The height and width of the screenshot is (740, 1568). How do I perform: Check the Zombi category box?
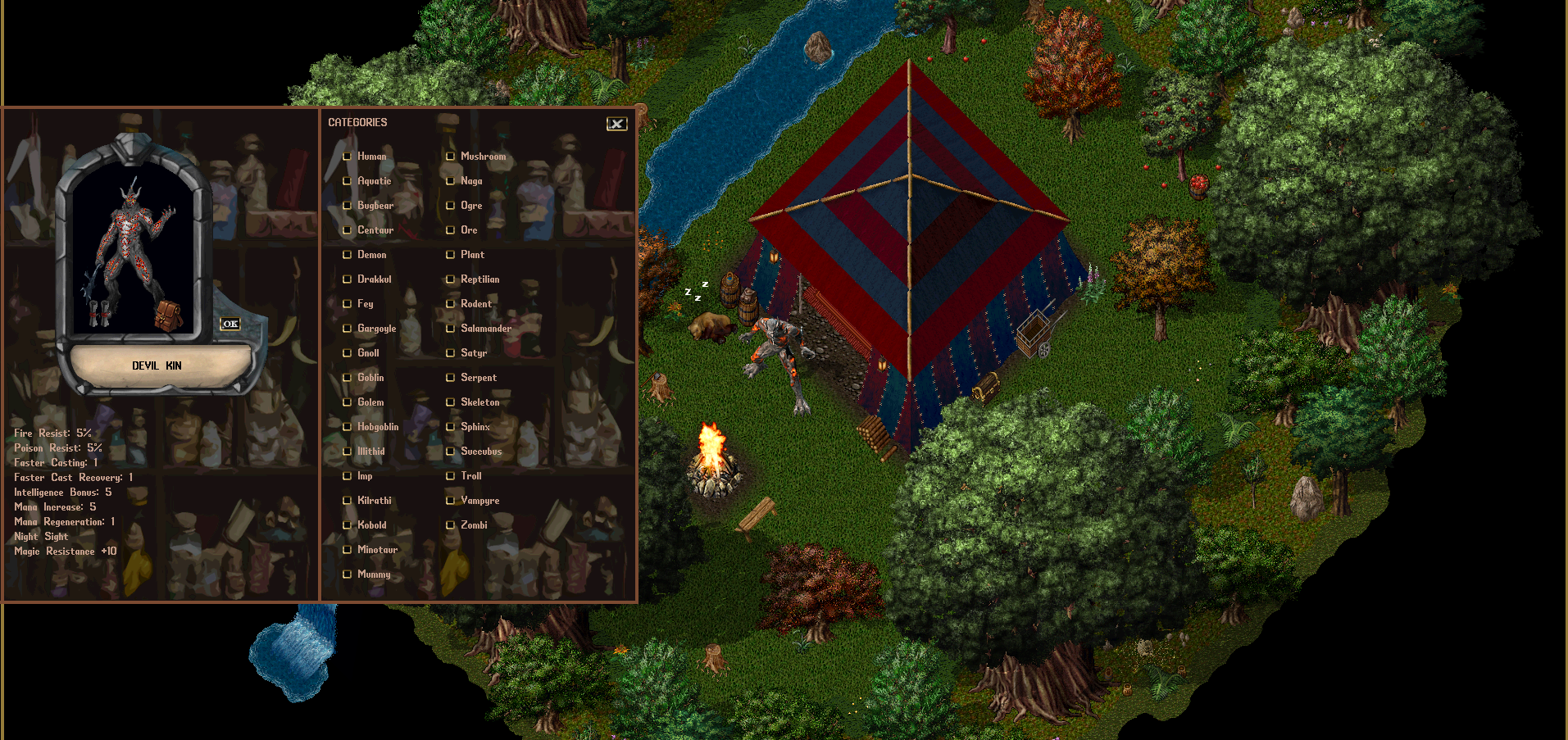click(451, 525)
